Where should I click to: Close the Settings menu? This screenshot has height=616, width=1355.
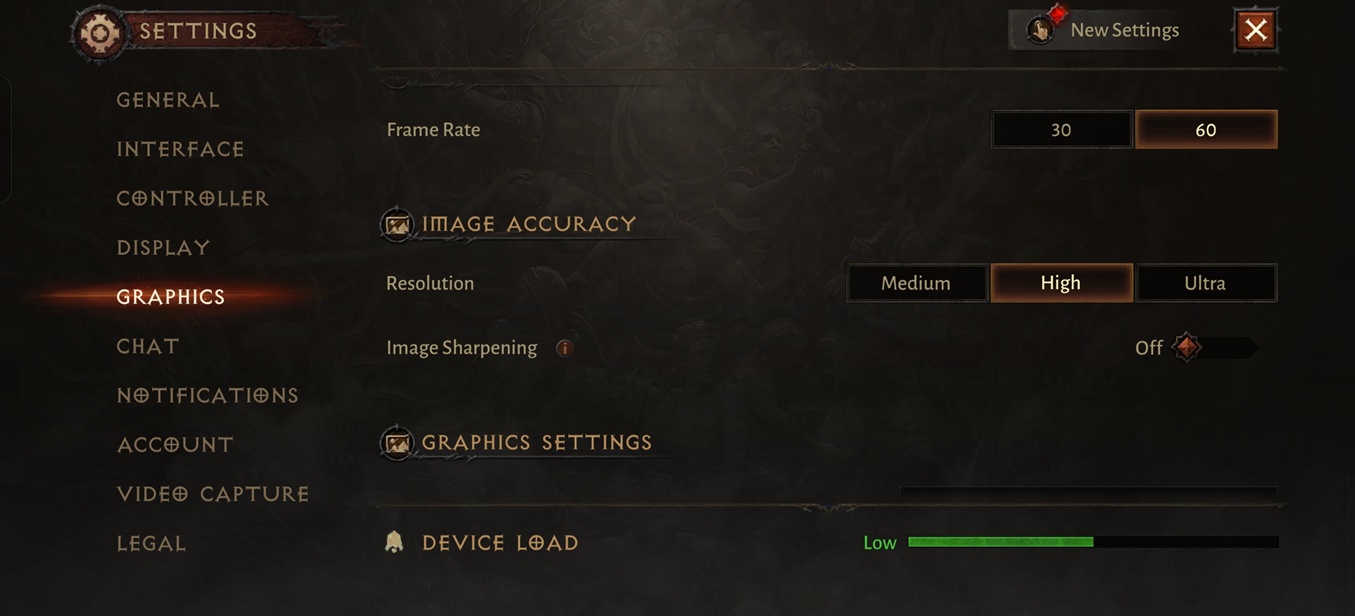click(x=1256, y=30)
